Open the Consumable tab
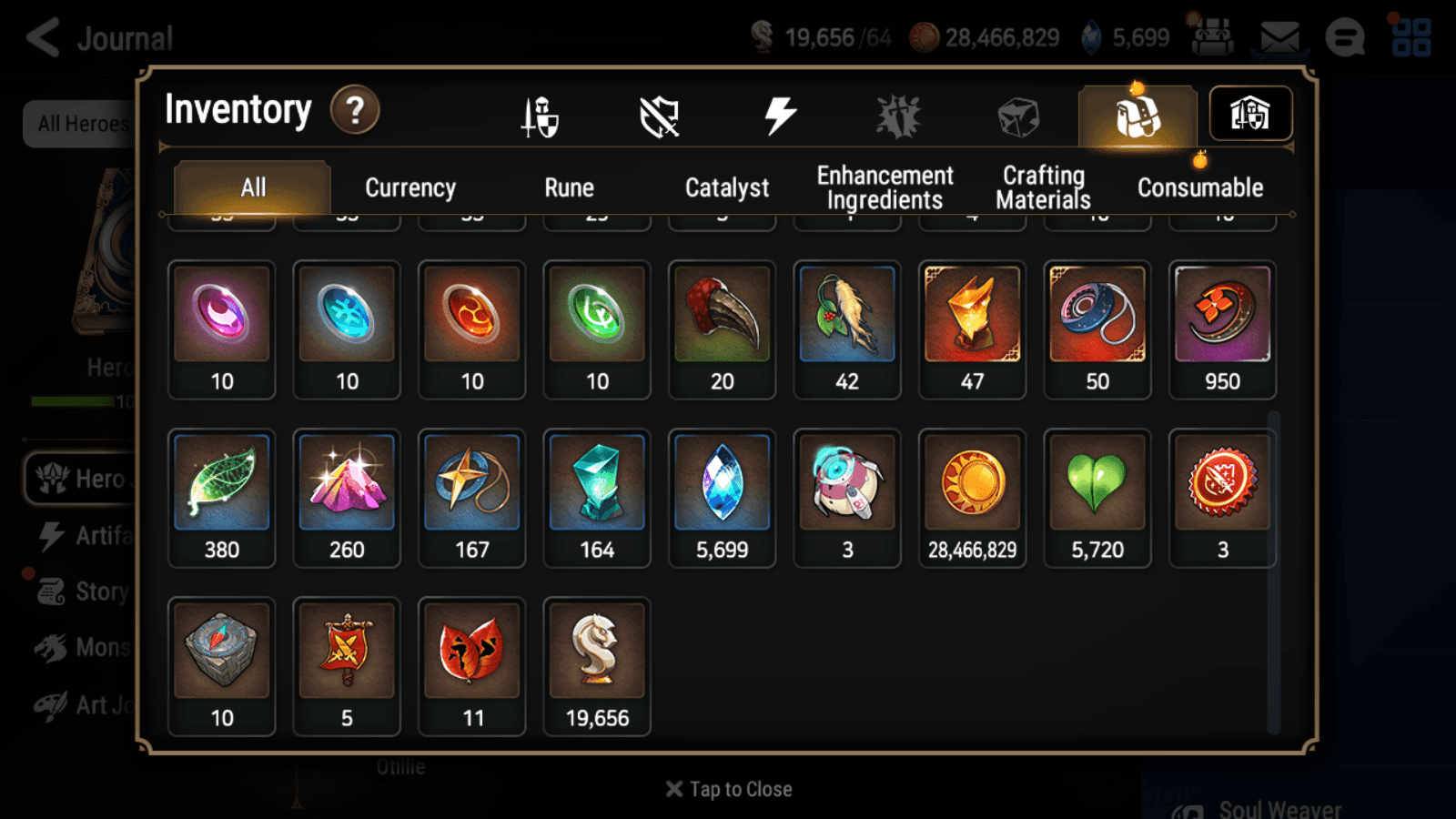Screen dimensions: 1456x819 1199,187
